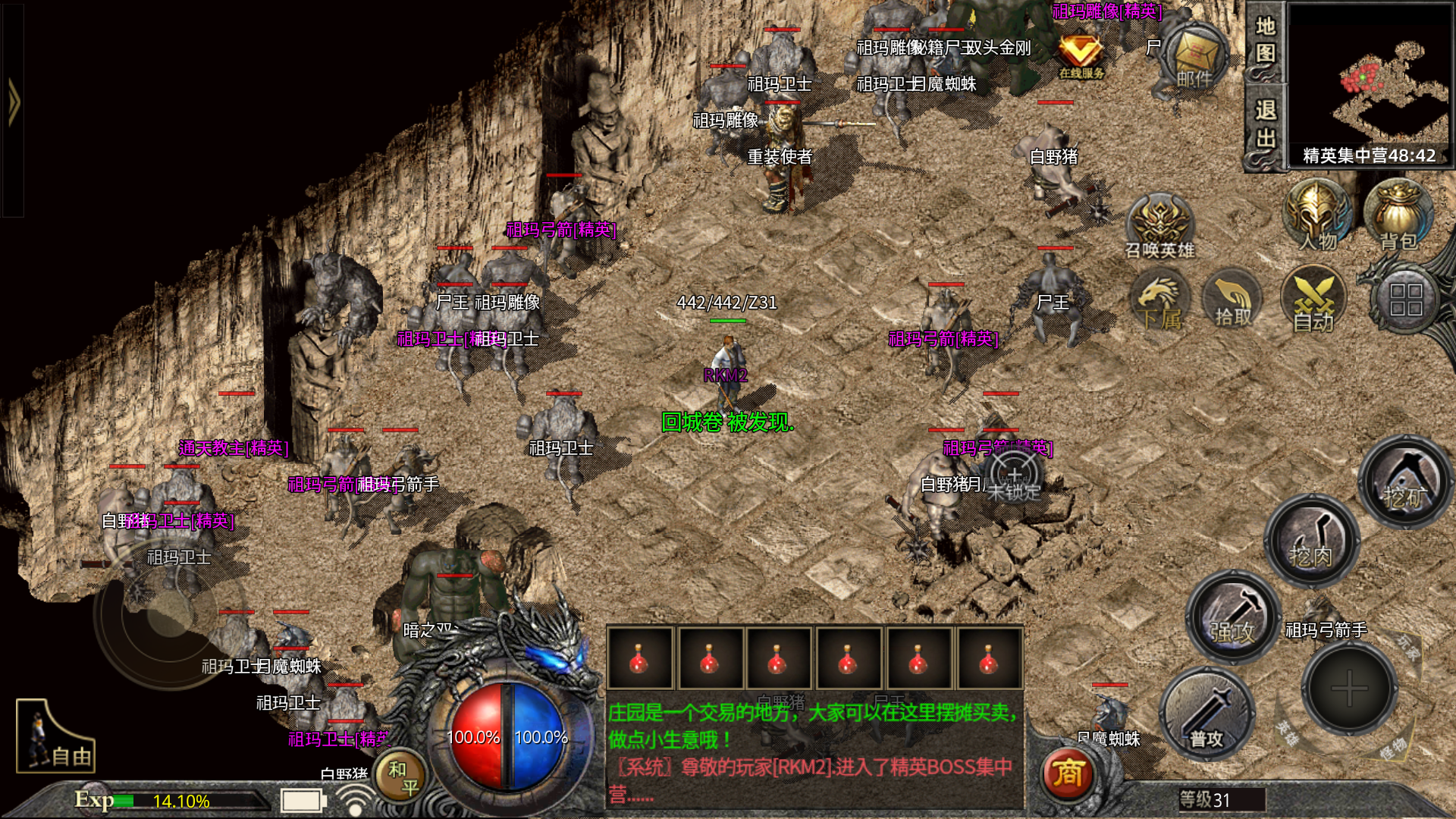Open the 人物 character sheet

coord(1317,216)
